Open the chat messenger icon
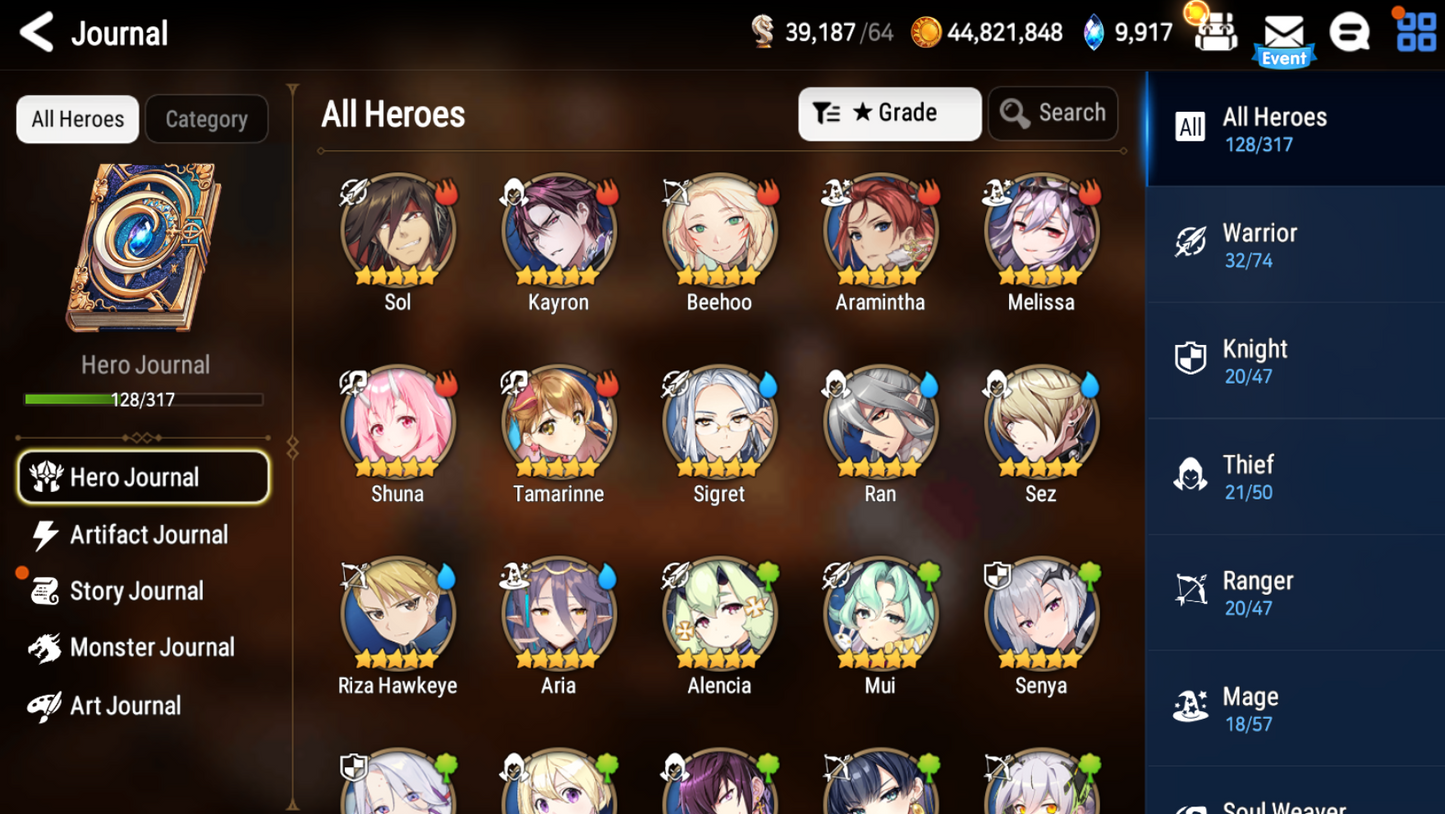The height and width of the screenshot is (814, 1445). [x=1349, y=33]
